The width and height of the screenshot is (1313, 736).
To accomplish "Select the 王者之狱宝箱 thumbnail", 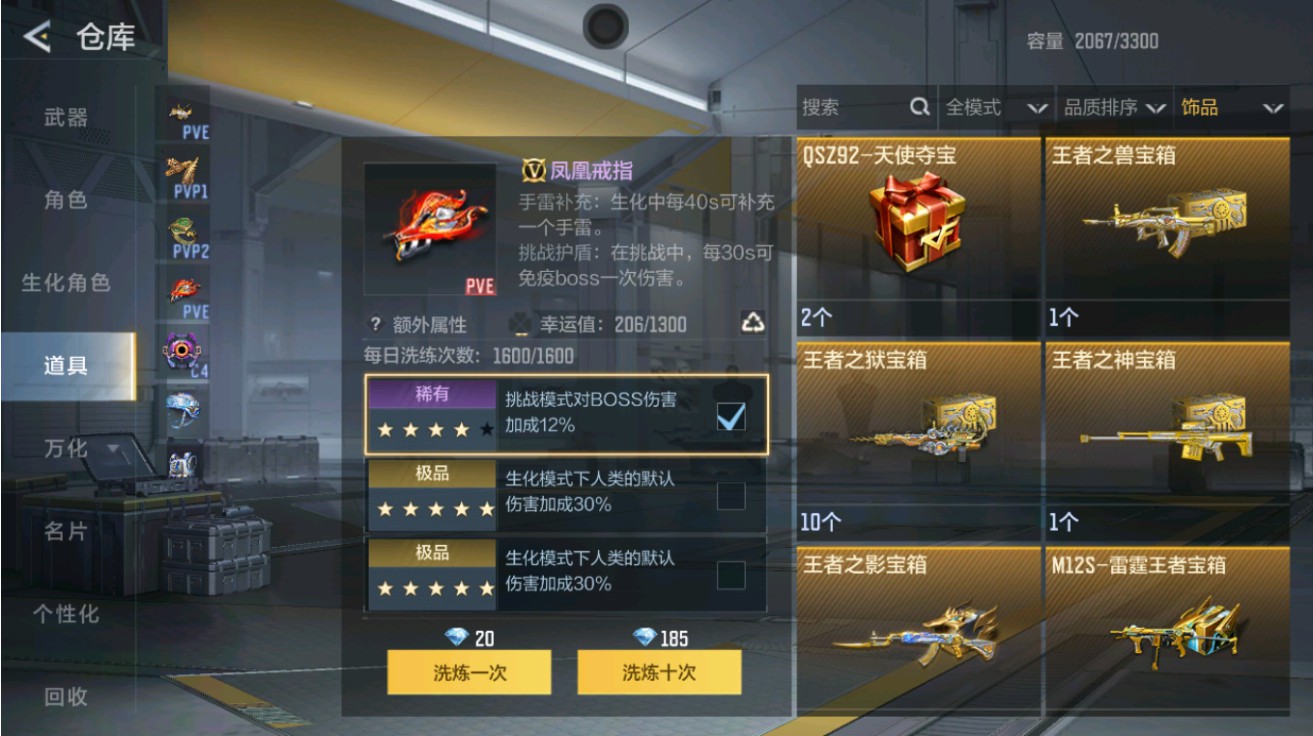I will click(915, 440).
